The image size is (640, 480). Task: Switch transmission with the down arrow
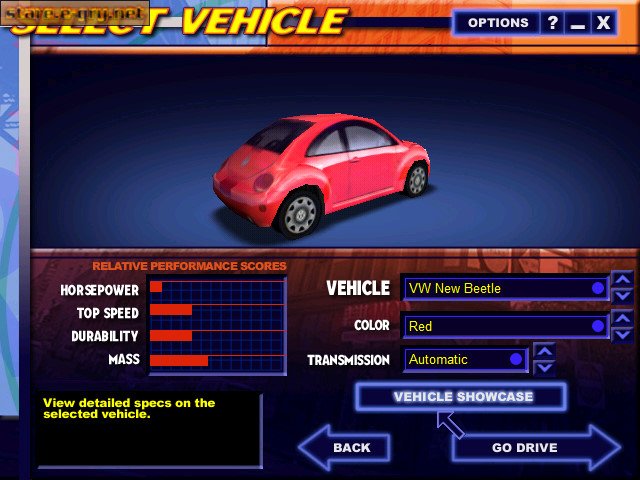click(544, 367)
